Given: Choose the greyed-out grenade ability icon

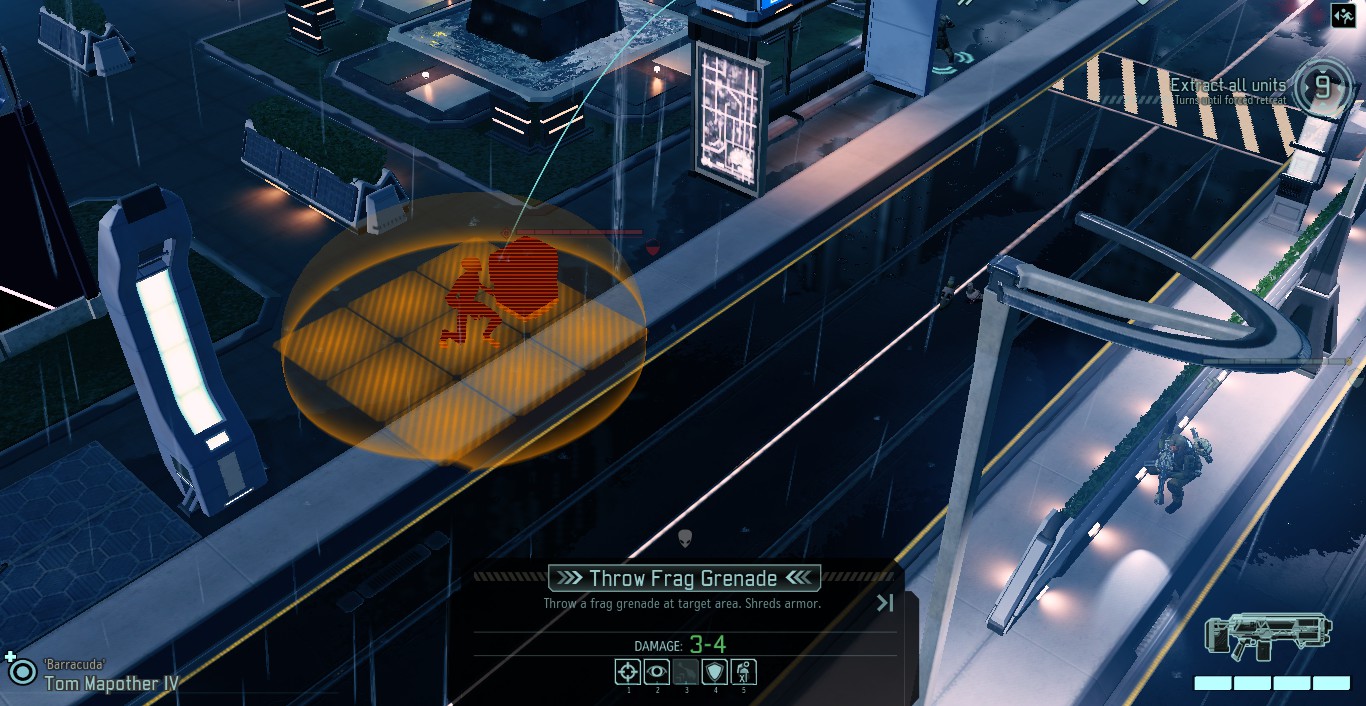Looking at the screenshot, I should click(x=685, y=672).
